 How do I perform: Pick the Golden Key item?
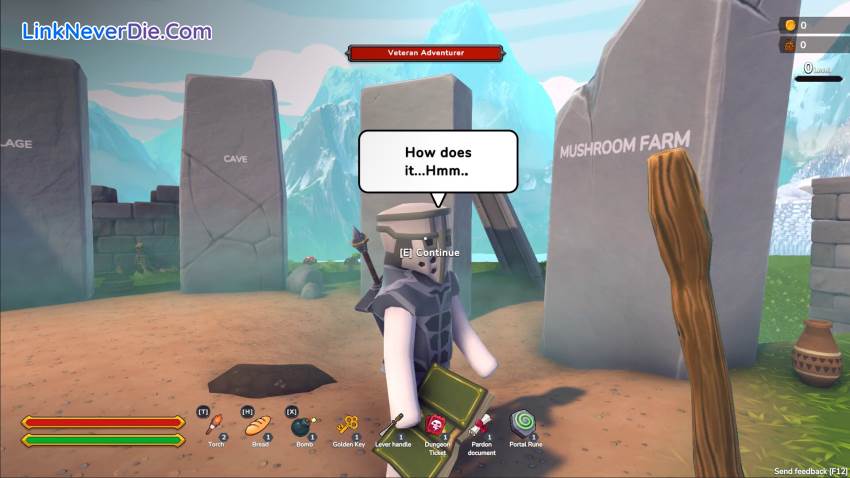click(348, 426)
